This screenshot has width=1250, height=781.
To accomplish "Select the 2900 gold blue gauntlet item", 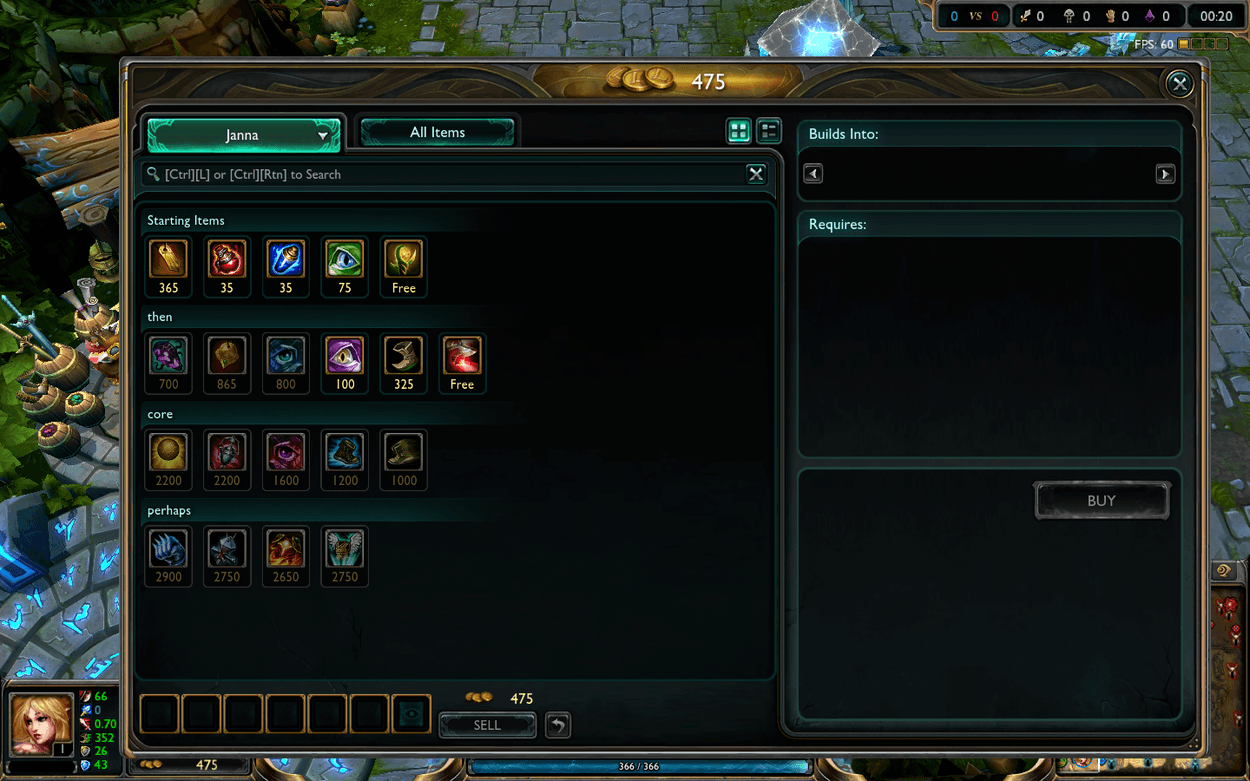I will tap(168, 550).
